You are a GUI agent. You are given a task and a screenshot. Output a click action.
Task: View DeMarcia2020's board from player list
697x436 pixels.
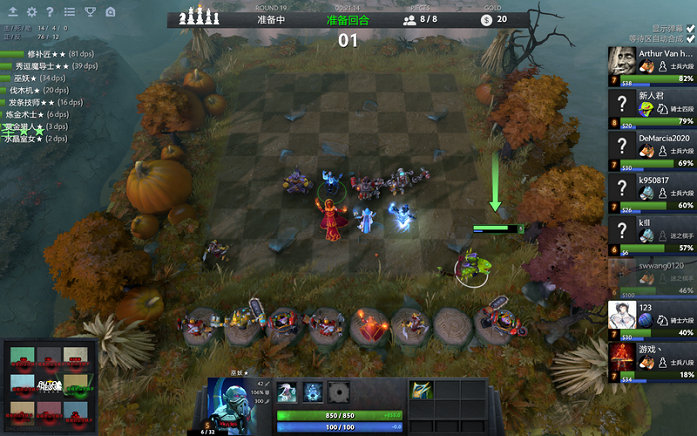(651, 150)
